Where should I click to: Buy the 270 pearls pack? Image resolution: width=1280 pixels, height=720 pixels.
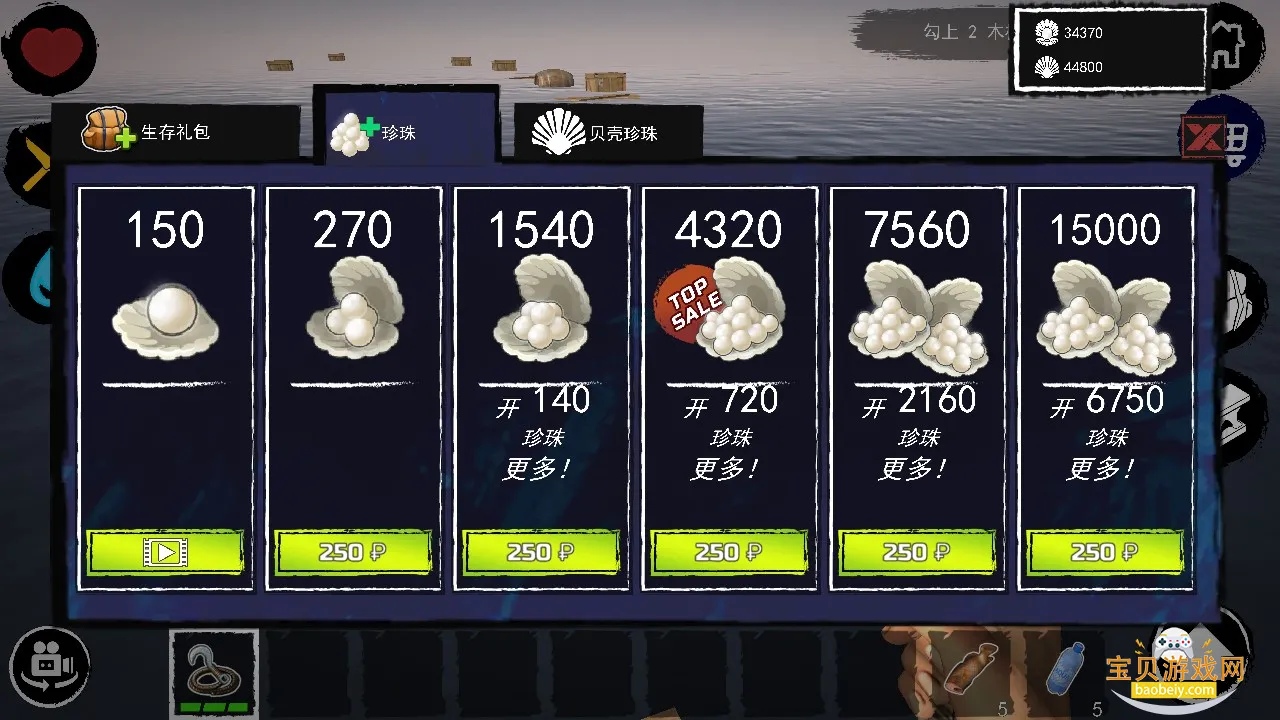353,551
